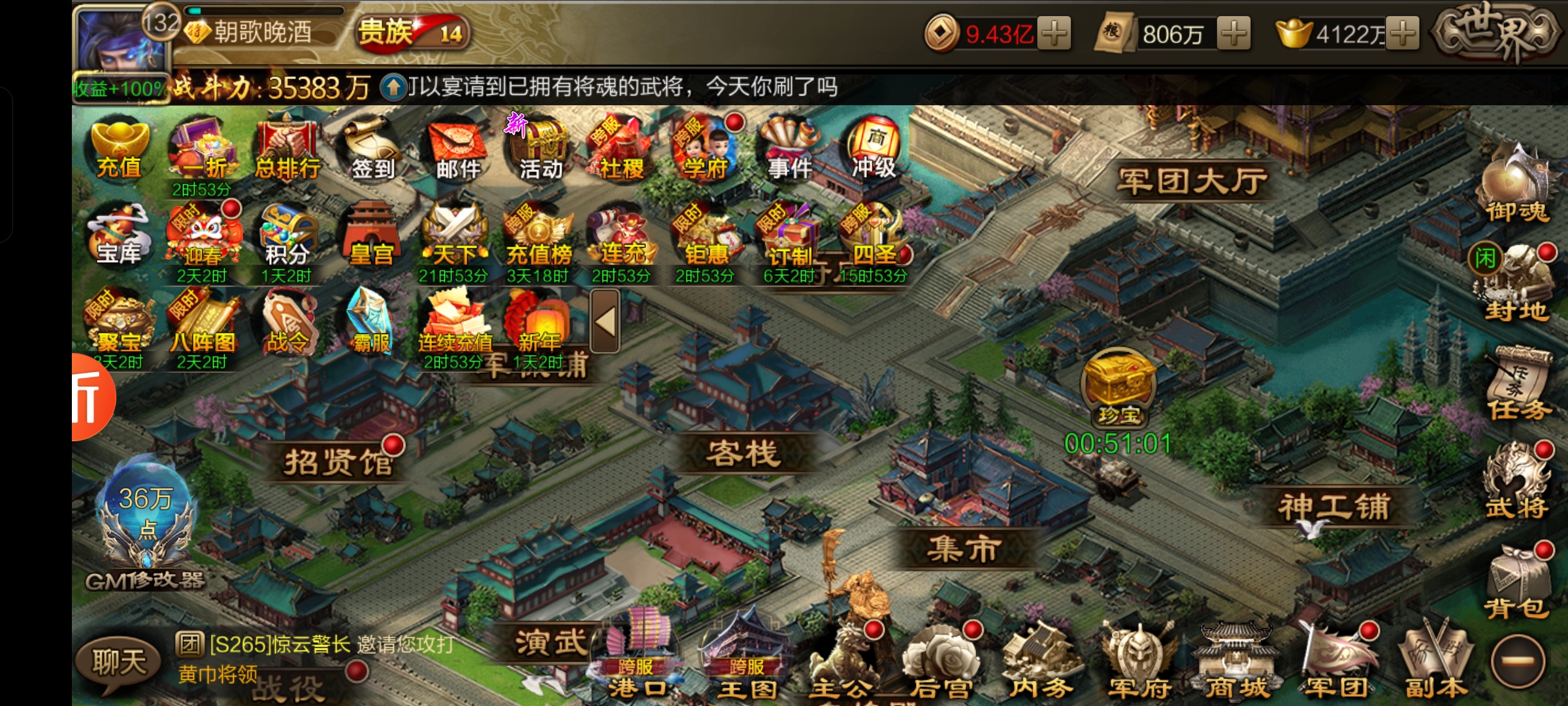The height and width of the screenshot is (706, 1568).
Task: Enter the 副本 dungeon menu
Action: 1436,660
